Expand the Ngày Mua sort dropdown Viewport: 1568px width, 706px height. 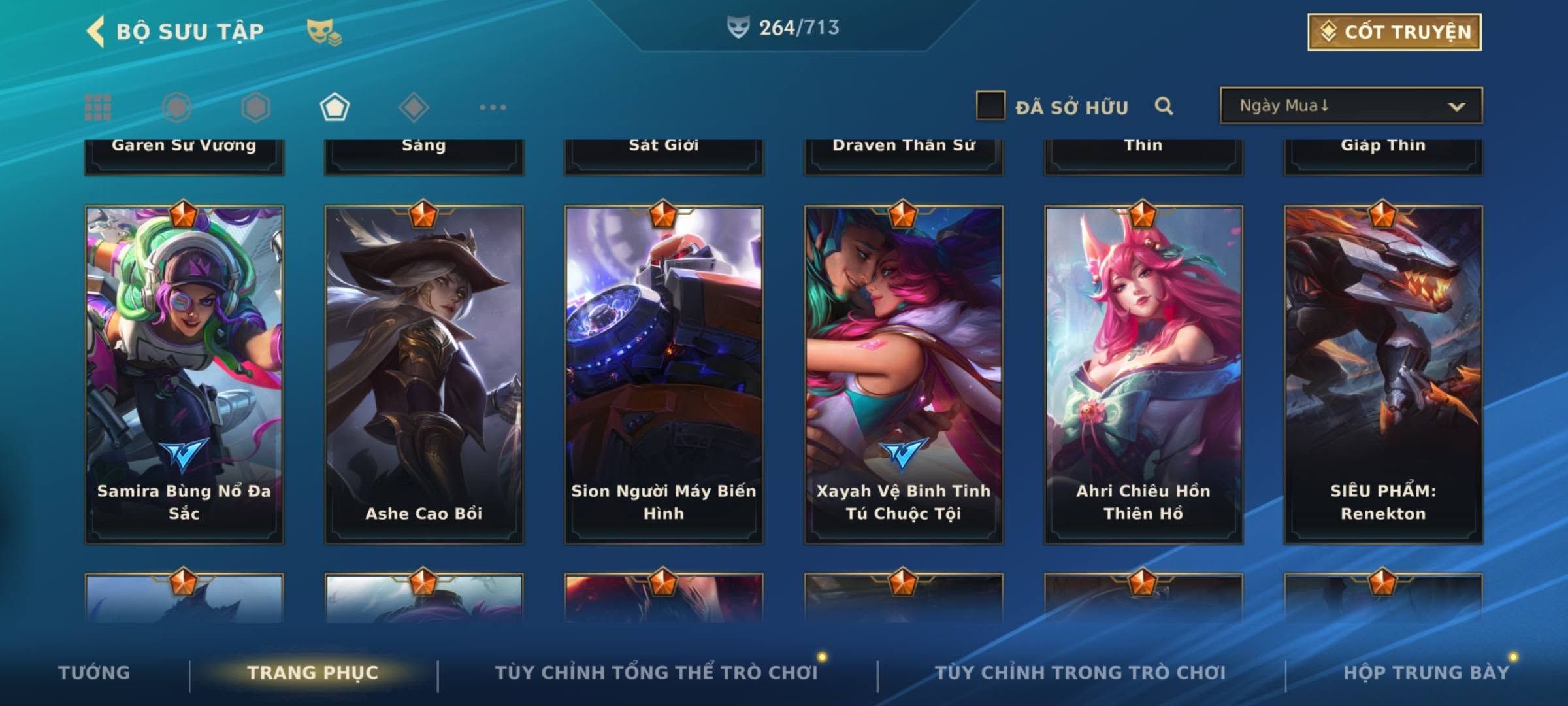click(x=1350, y=106)
